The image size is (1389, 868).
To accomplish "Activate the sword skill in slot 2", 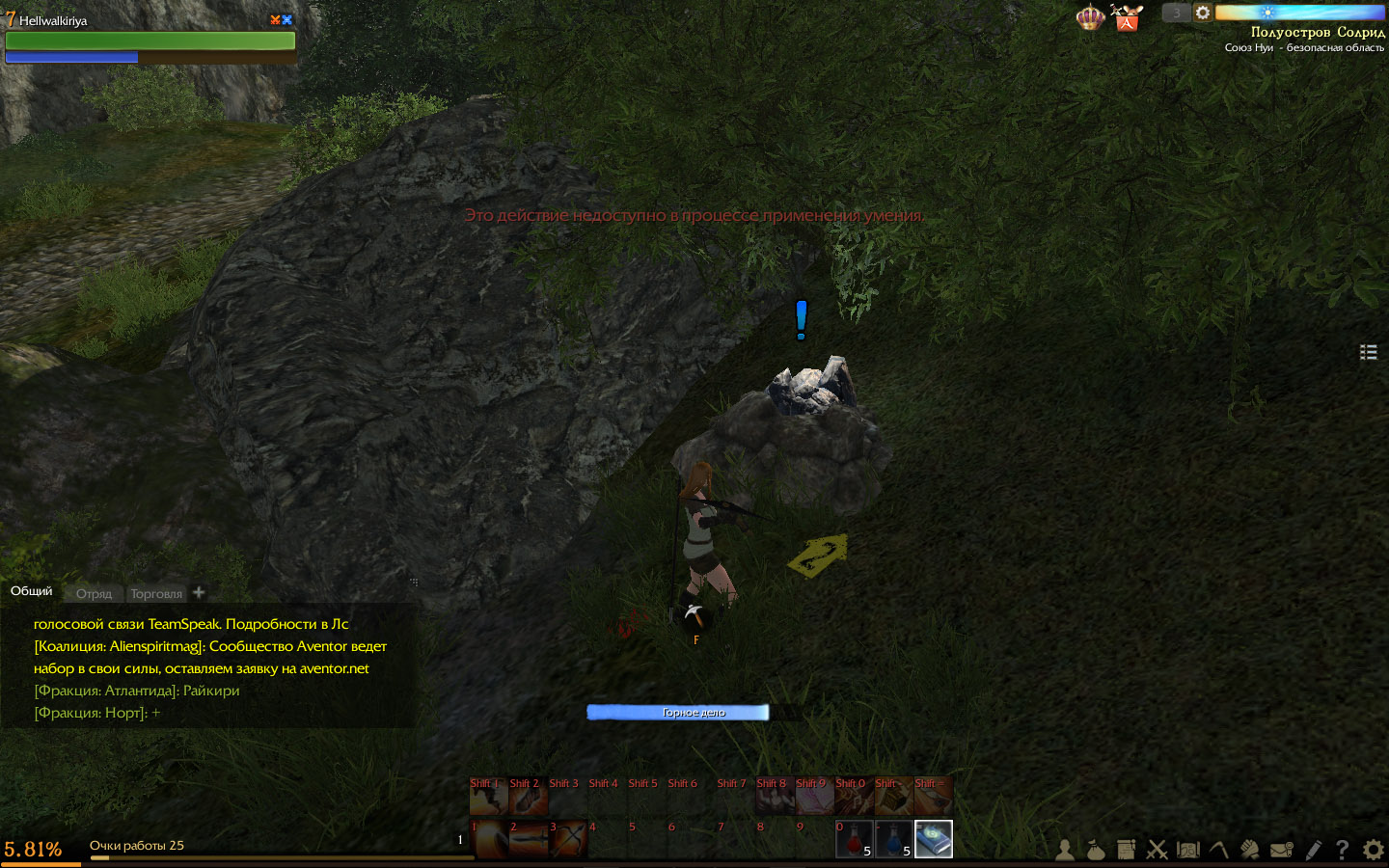I will (528, 839).
